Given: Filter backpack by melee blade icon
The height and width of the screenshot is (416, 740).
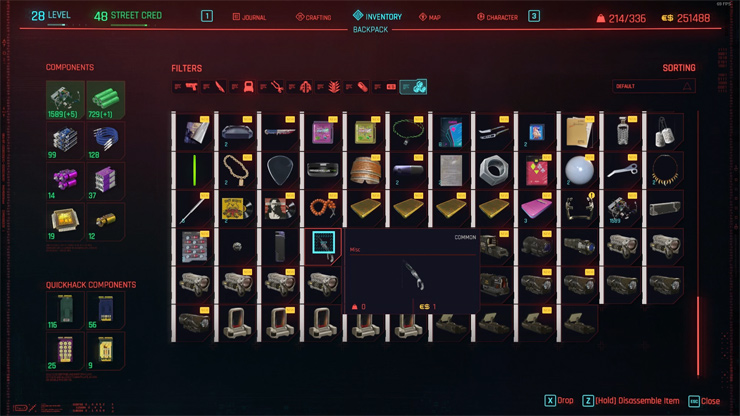Looking at the screenshot, I should 219,87.
